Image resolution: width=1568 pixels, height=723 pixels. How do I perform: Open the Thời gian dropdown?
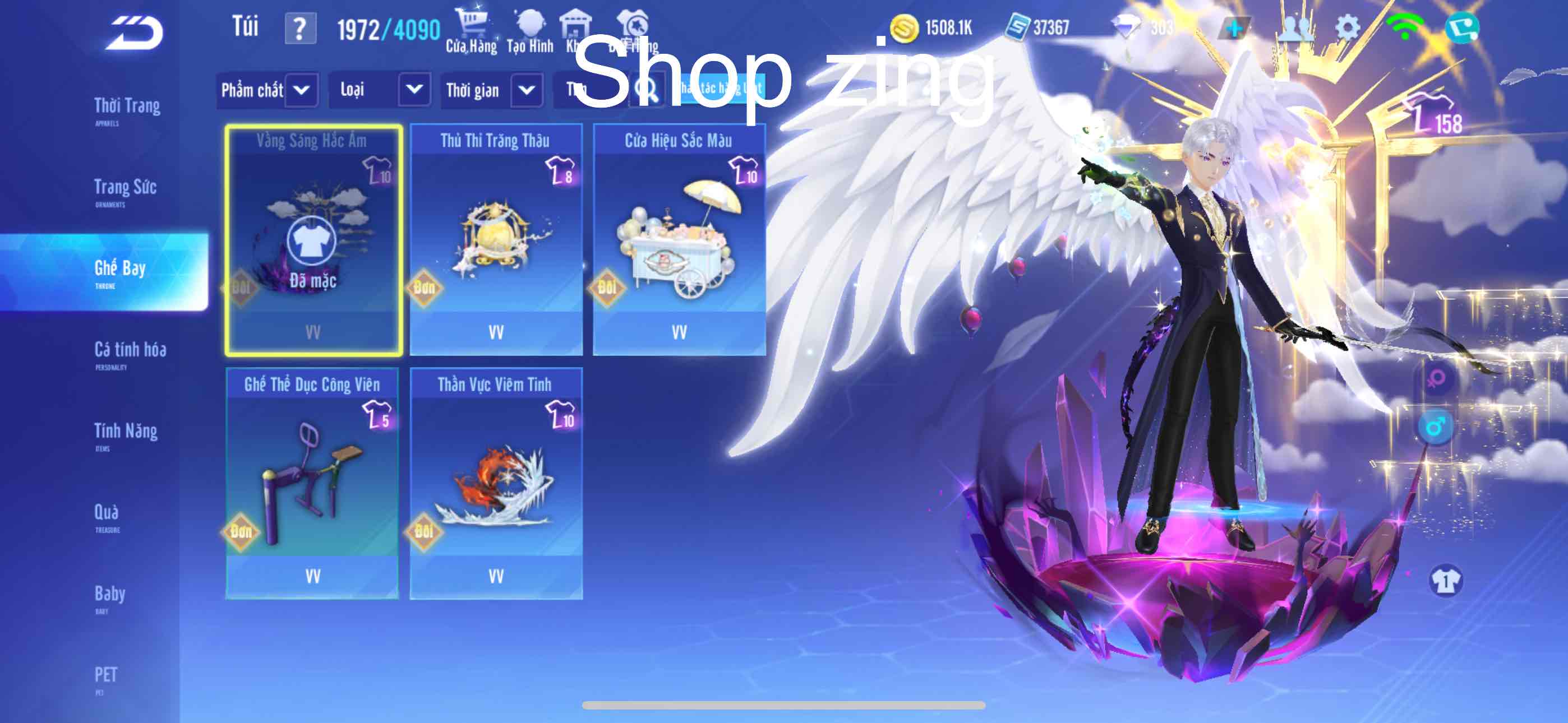[x=492, y=91]
